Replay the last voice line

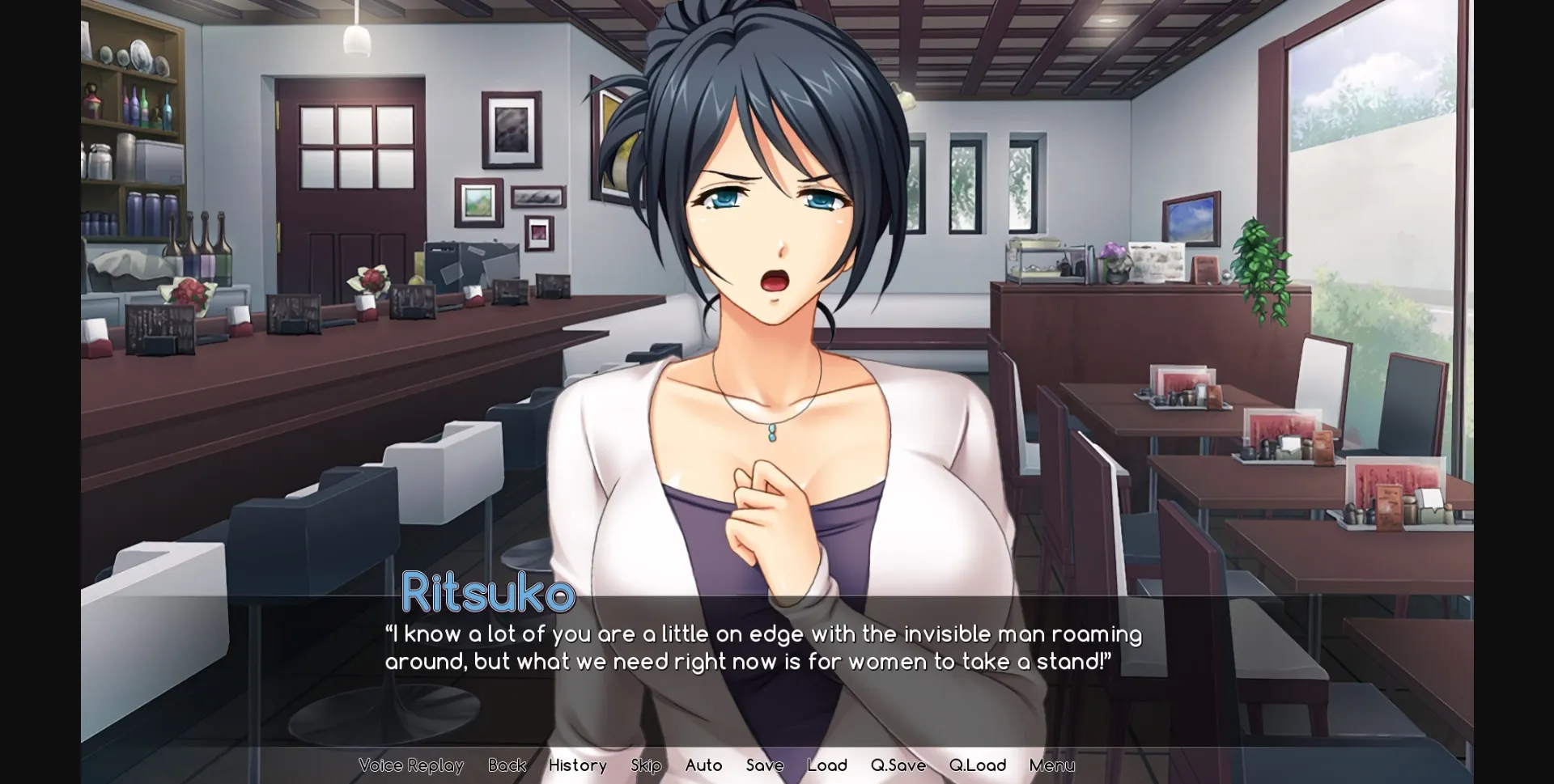pyautogui.click(x=411, y=765)
